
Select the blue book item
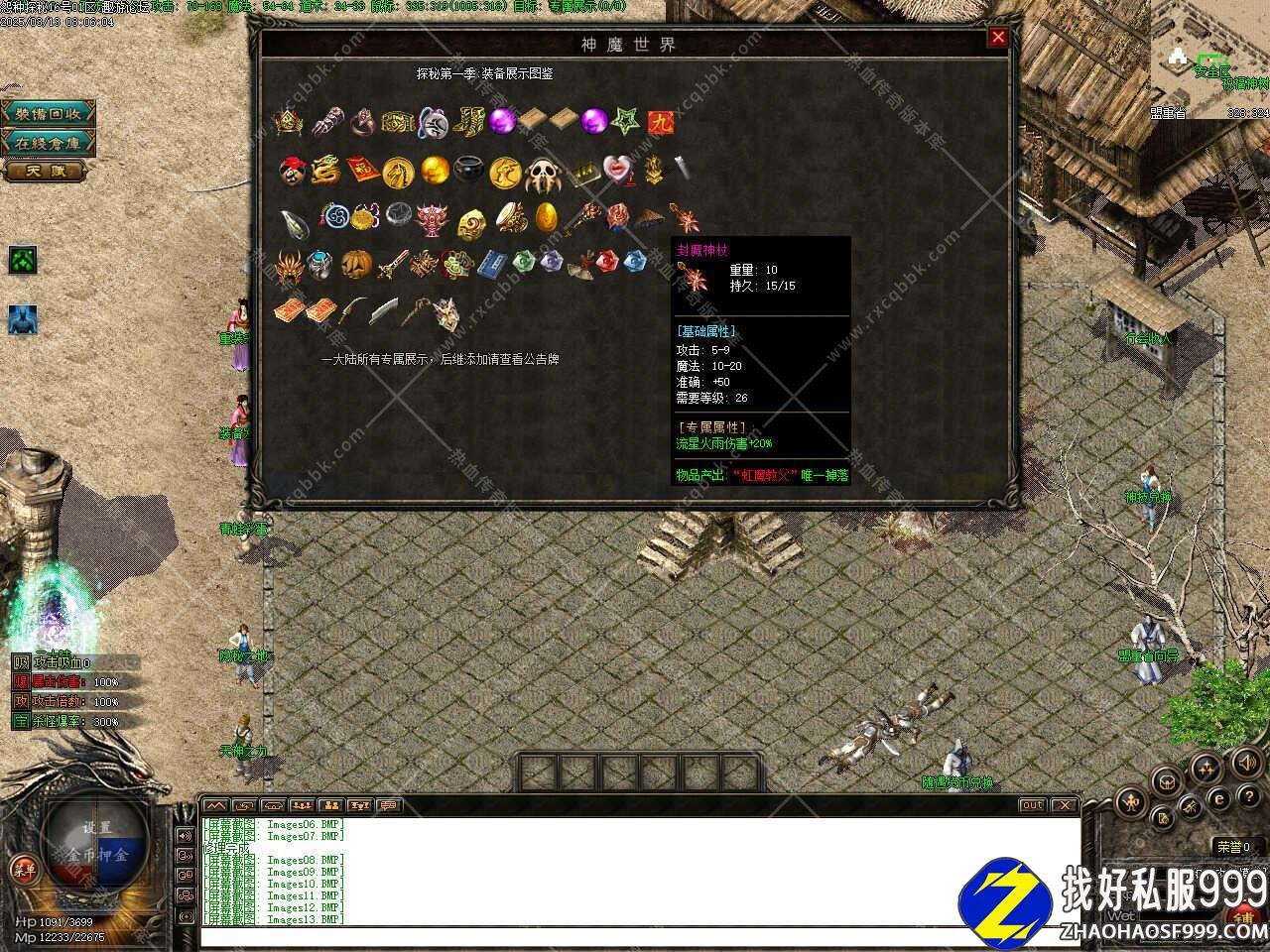tap(492, 264)
